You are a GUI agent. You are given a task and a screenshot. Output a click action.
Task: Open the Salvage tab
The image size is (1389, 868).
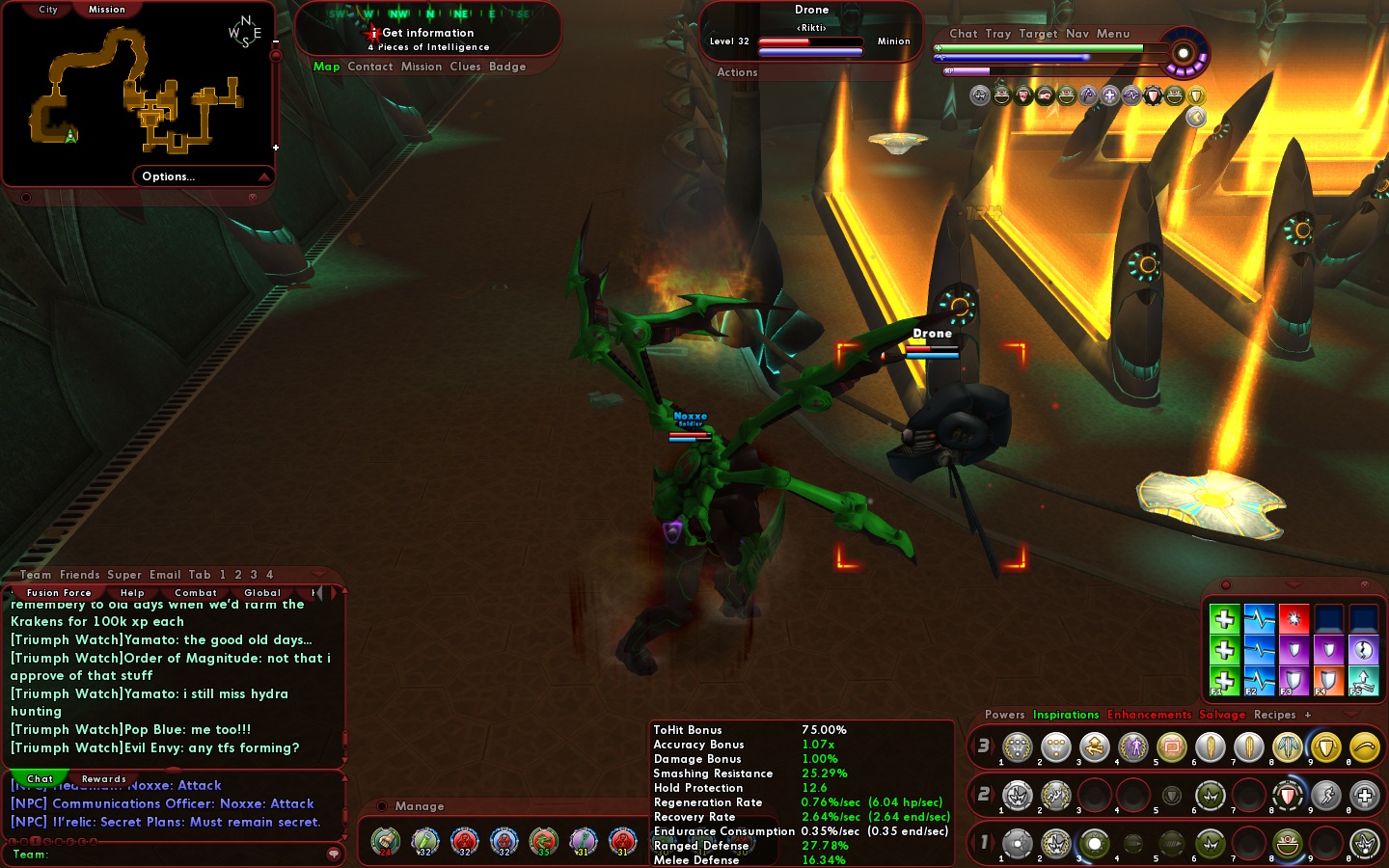[x=1222, y=715]
